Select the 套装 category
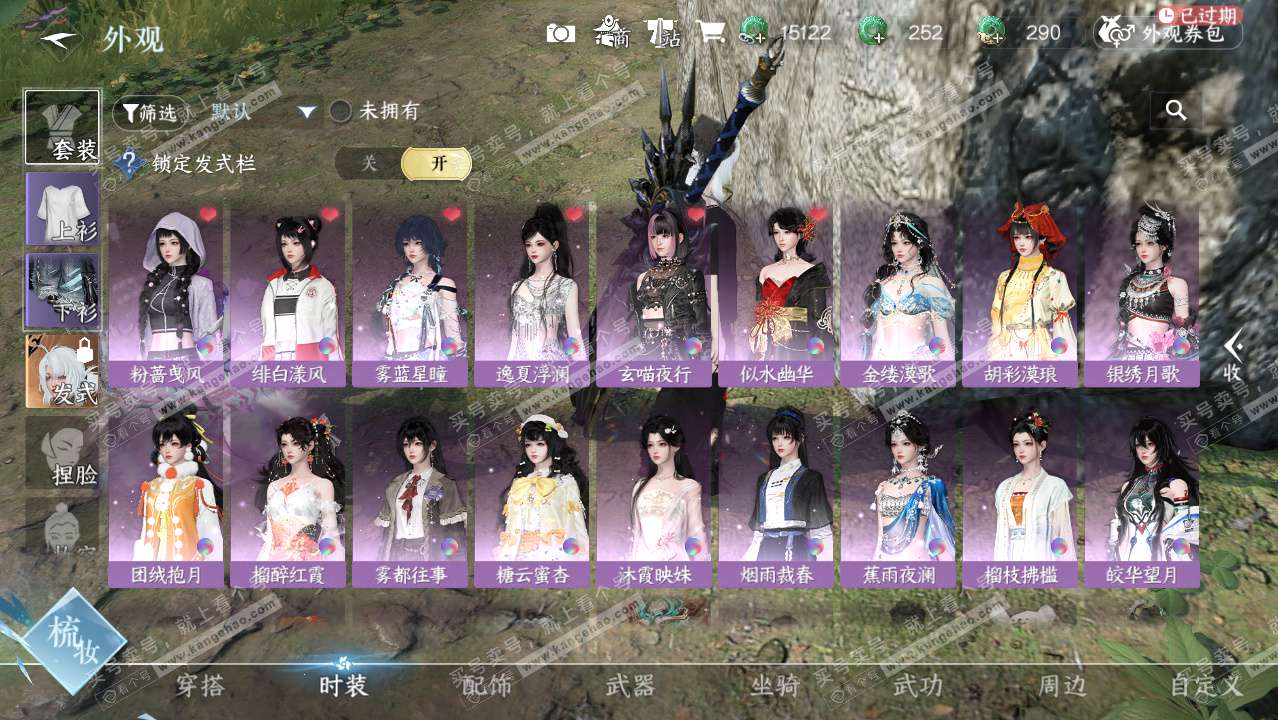Image resolution: width=1278 pixels, height=720 pixels. (62, 127)
